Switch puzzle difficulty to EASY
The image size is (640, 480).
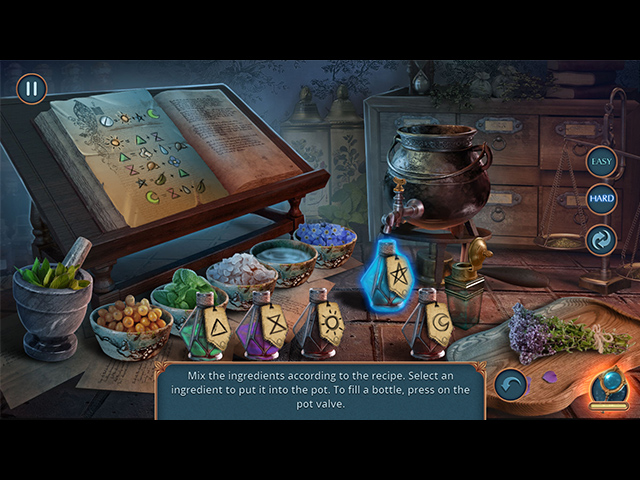point(601,161)
